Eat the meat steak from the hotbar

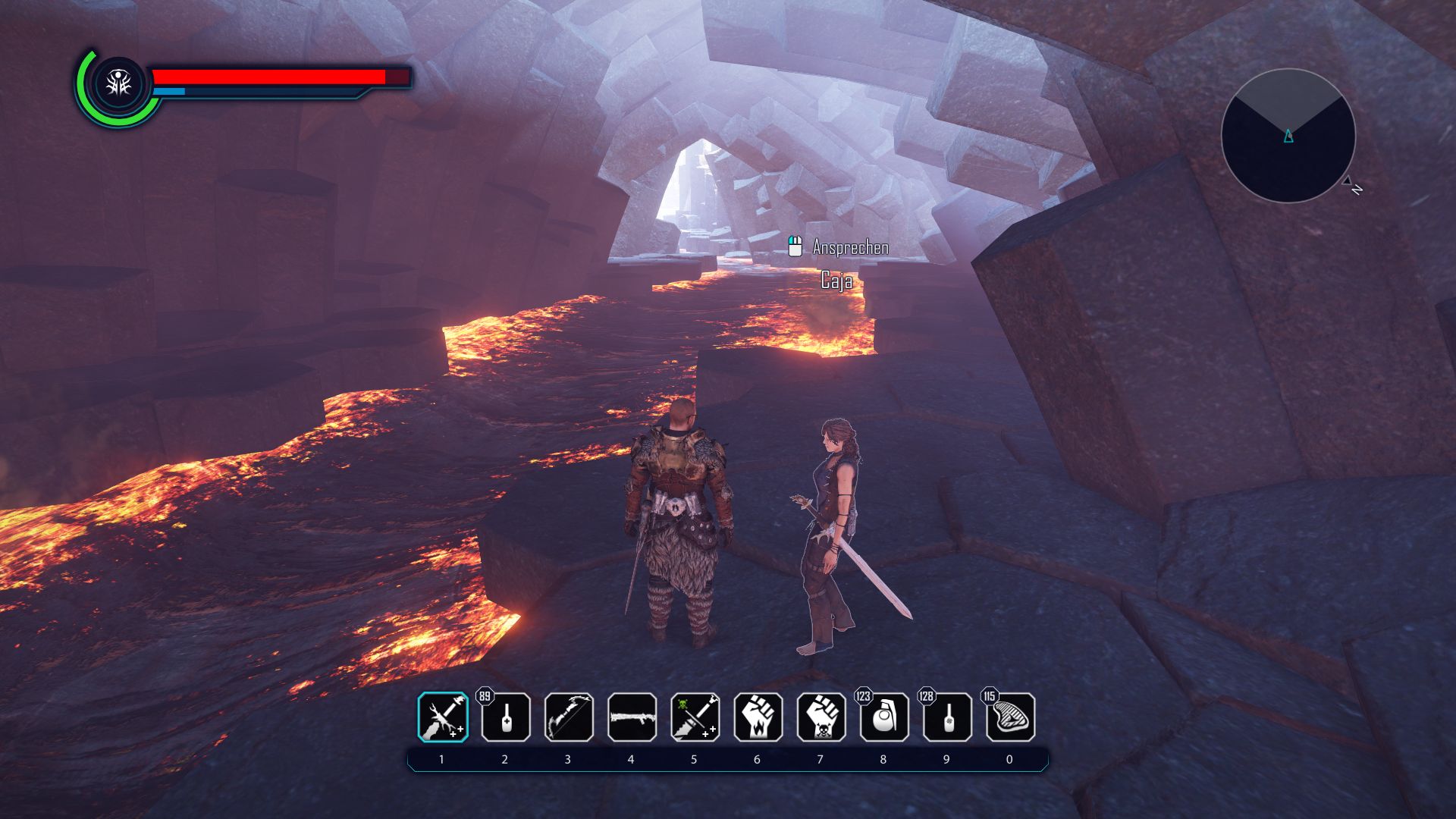point(1010,717)
